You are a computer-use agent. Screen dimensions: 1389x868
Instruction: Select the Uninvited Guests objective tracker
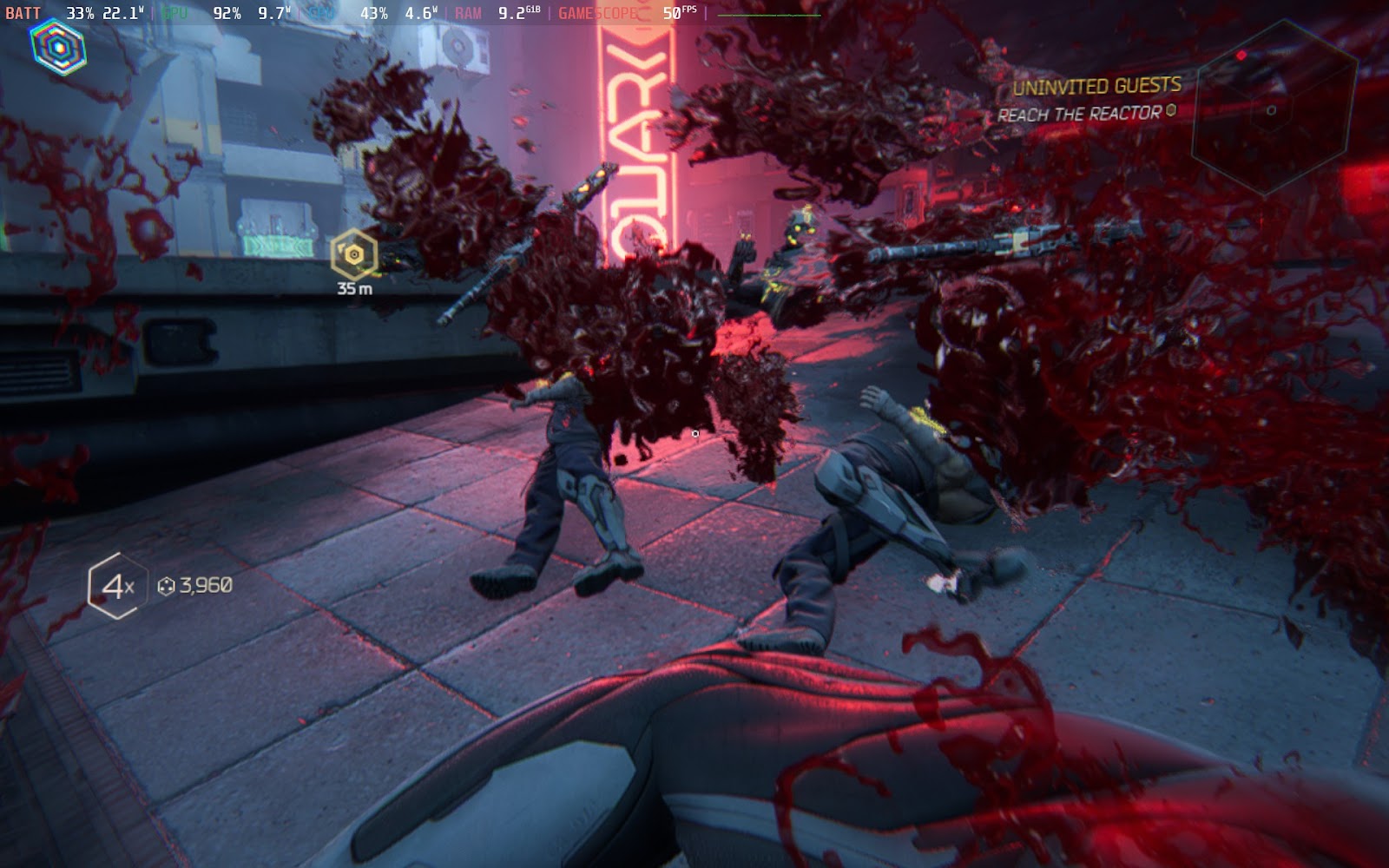point(1096,87)
